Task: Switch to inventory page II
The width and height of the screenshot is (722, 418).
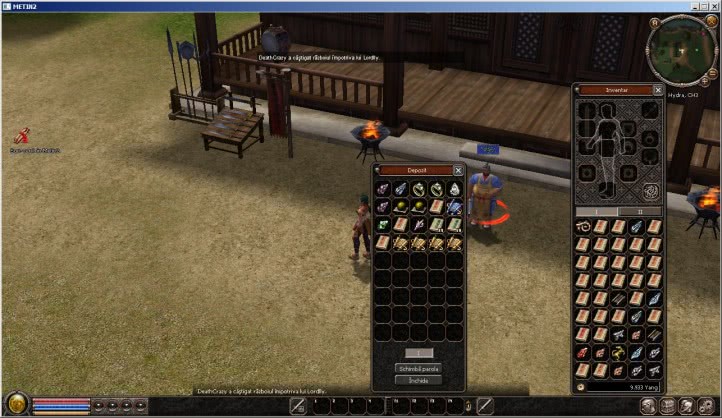Action: [x=641, y=212]
